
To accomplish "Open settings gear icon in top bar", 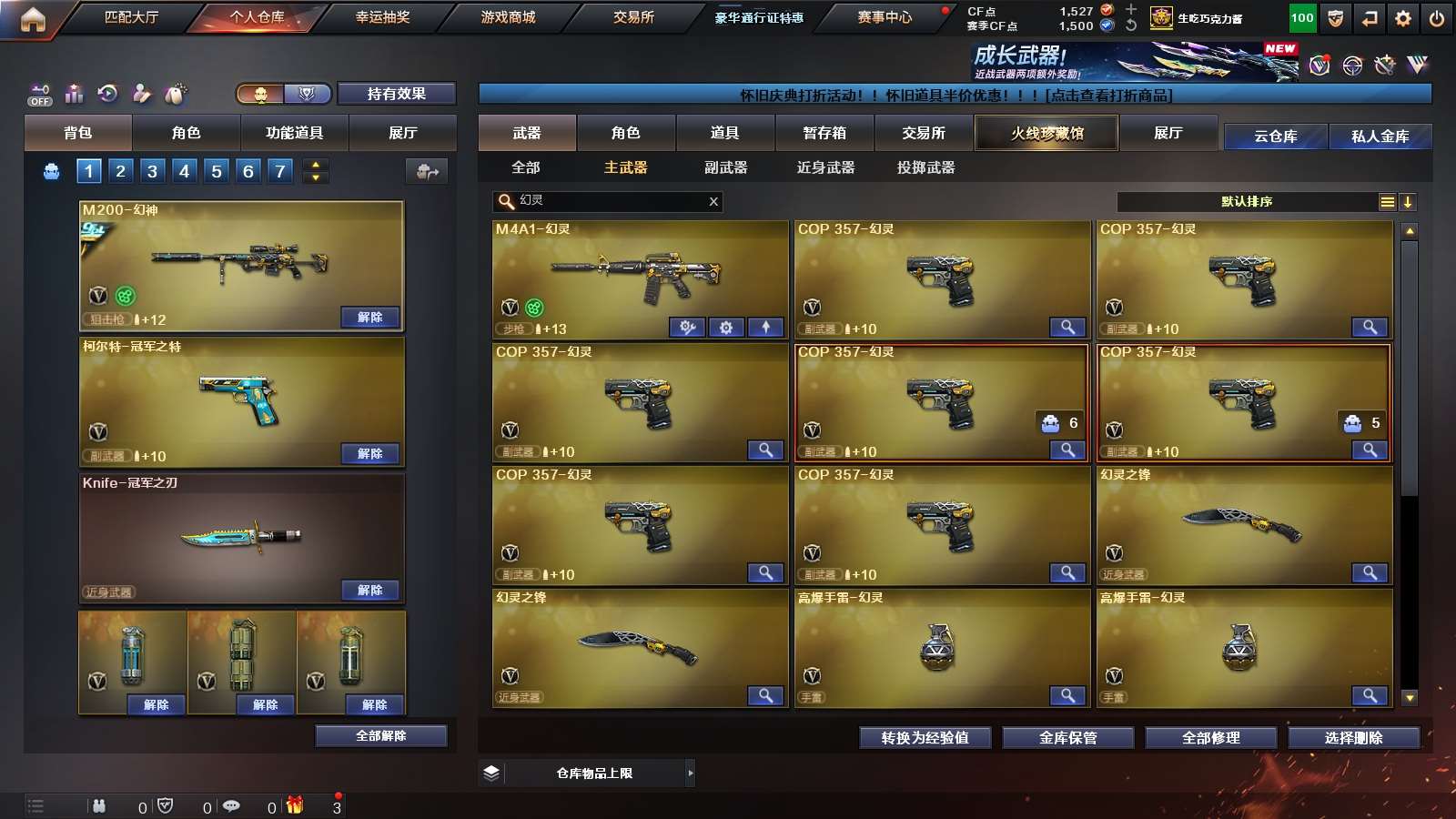I will pyautogui.click(x=1403, y=18).
